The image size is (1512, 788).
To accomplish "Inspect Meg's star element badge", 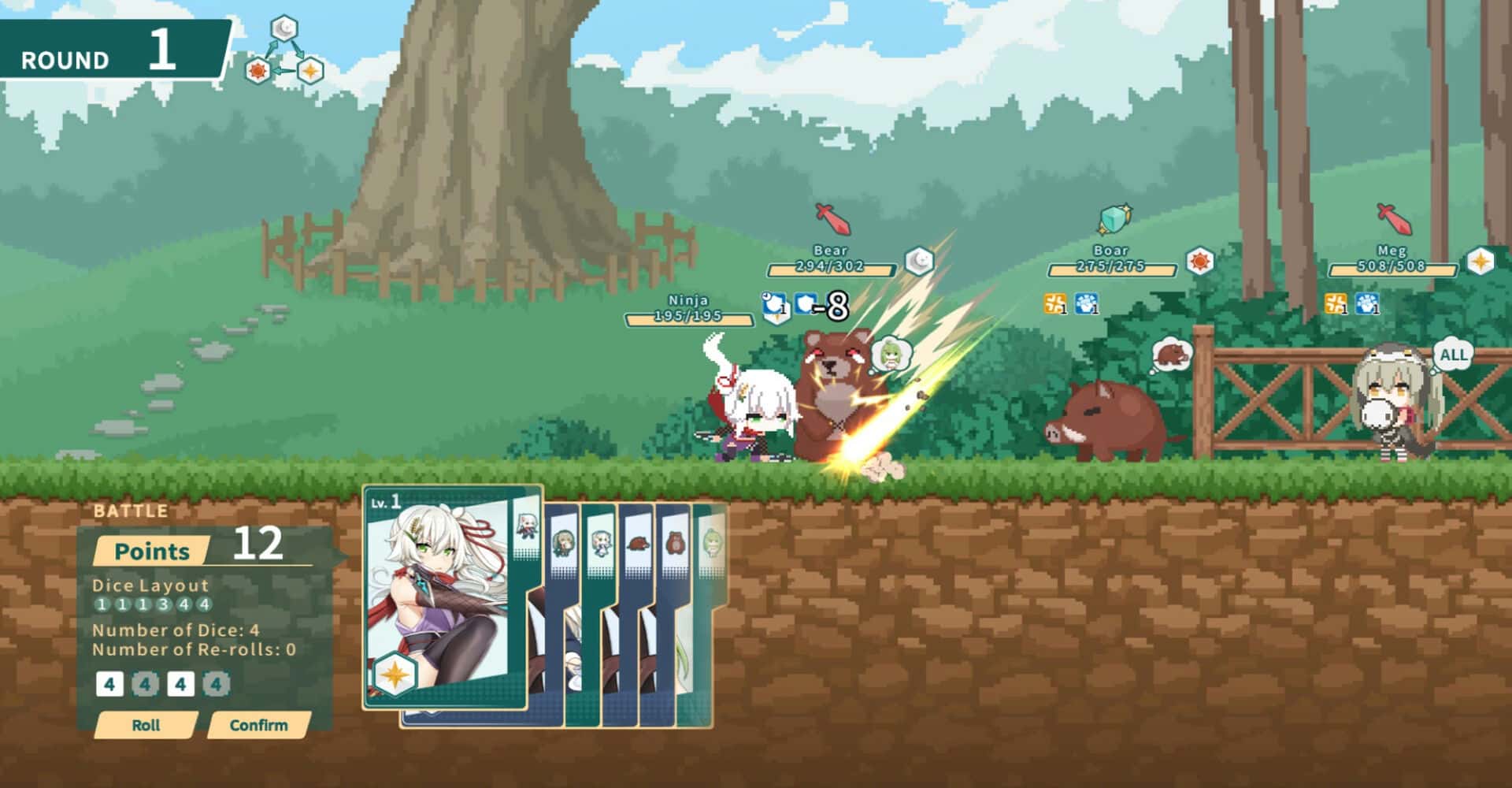I will click(x=1480, y=261).
